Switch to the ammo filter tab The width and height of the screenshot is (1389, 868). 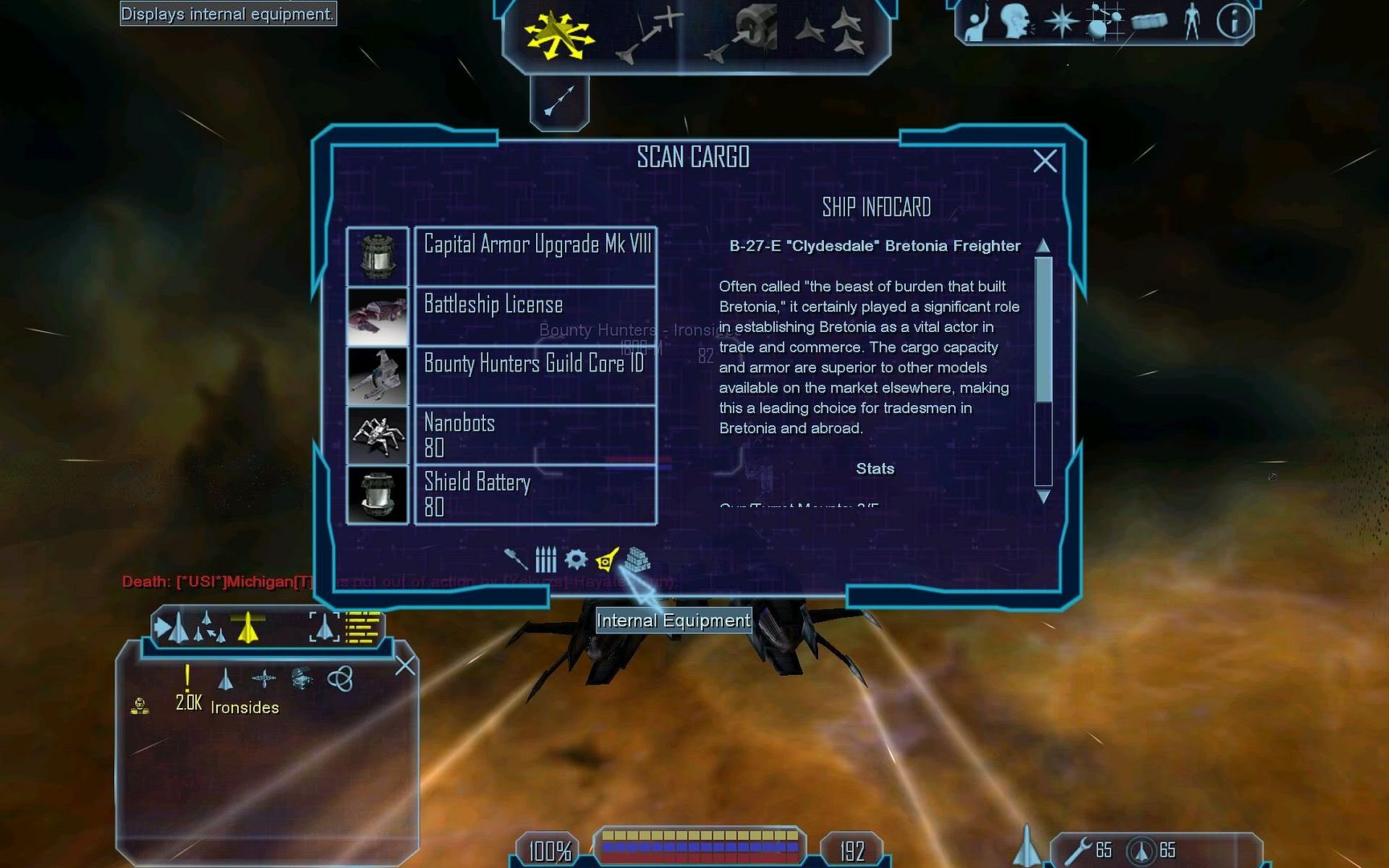546,559
